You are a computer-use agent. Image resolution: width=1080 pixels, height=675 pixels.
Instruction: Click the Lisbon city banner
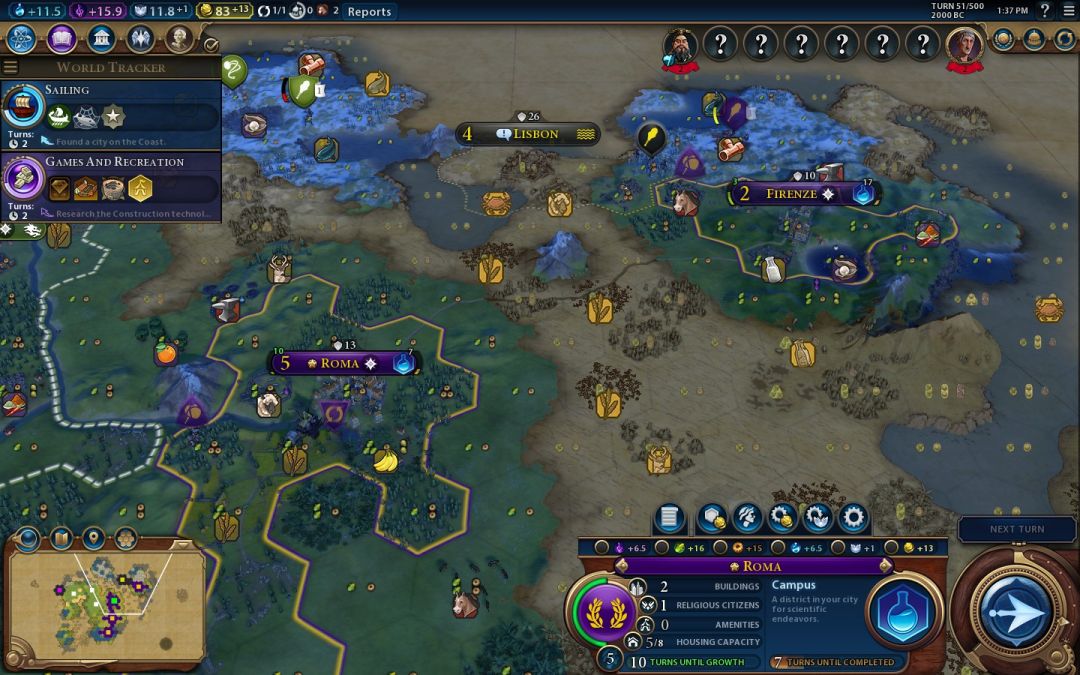[528, 134]
